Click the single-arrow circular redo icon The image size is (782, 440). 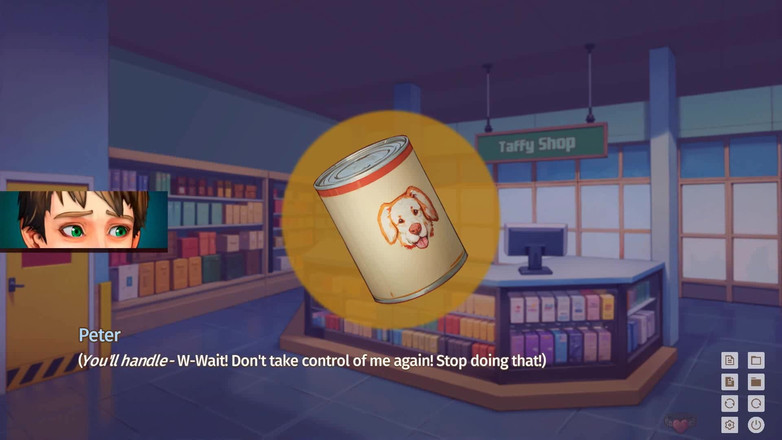point(756,403)
